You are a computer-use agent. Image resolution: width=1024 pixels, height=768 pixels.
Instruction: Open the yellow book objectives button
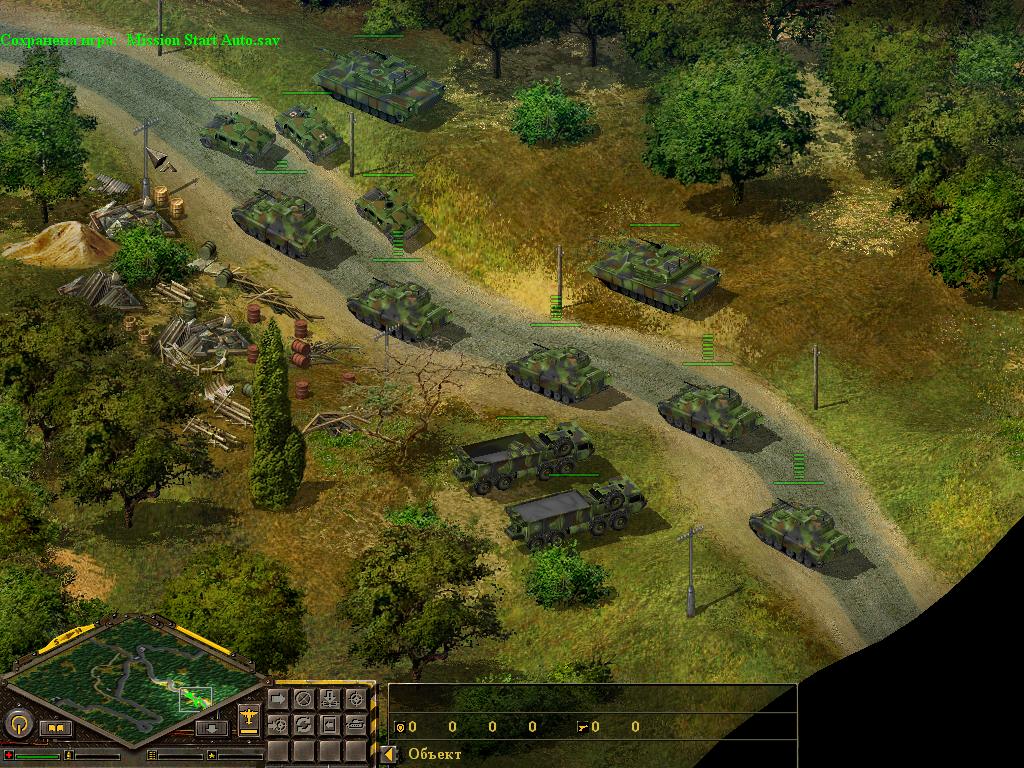pyautogui.click(x=55, y=728)
